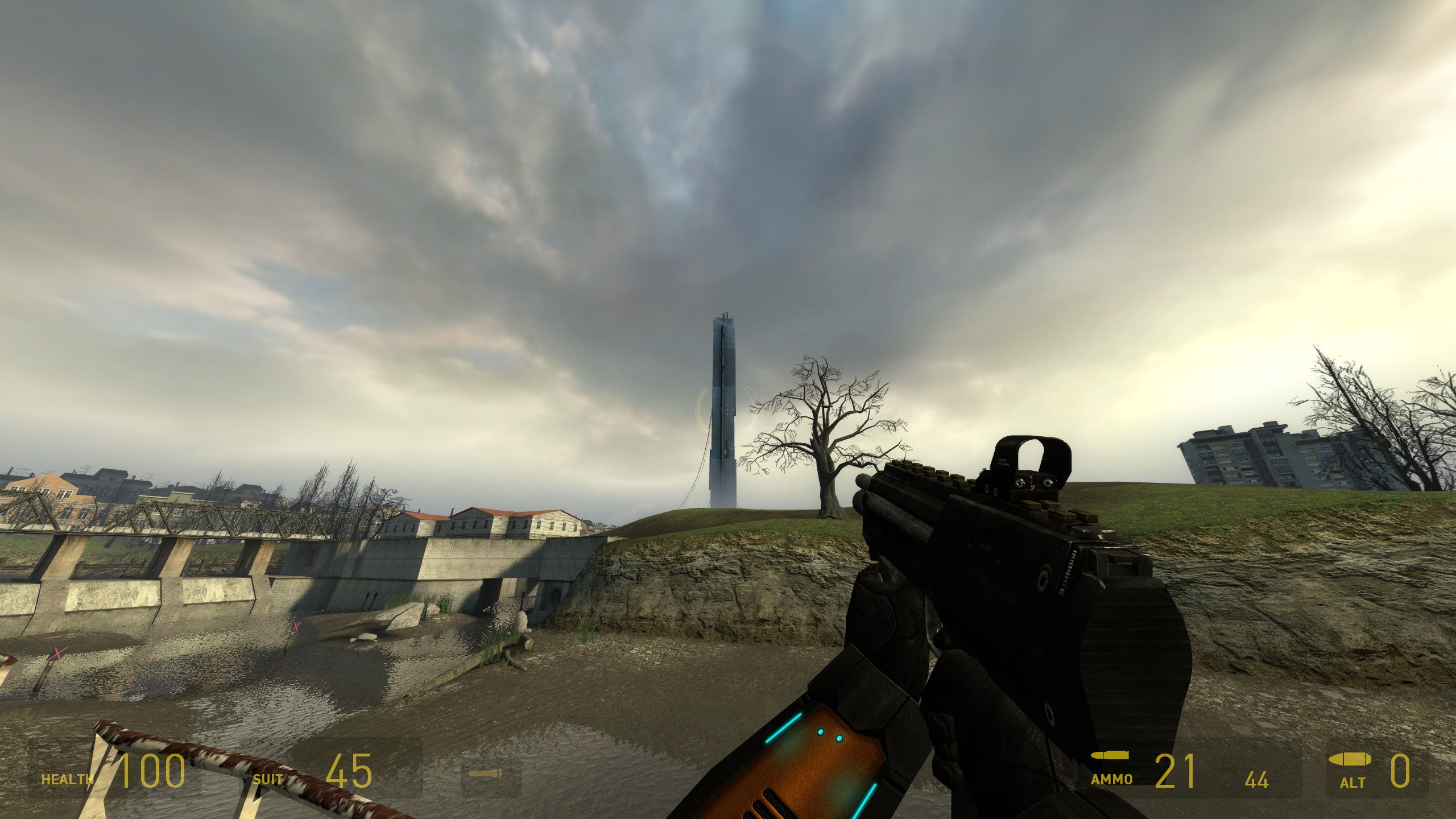
Task: Select the HEALTH label in the HUD
Action: [x=67, y=779]
